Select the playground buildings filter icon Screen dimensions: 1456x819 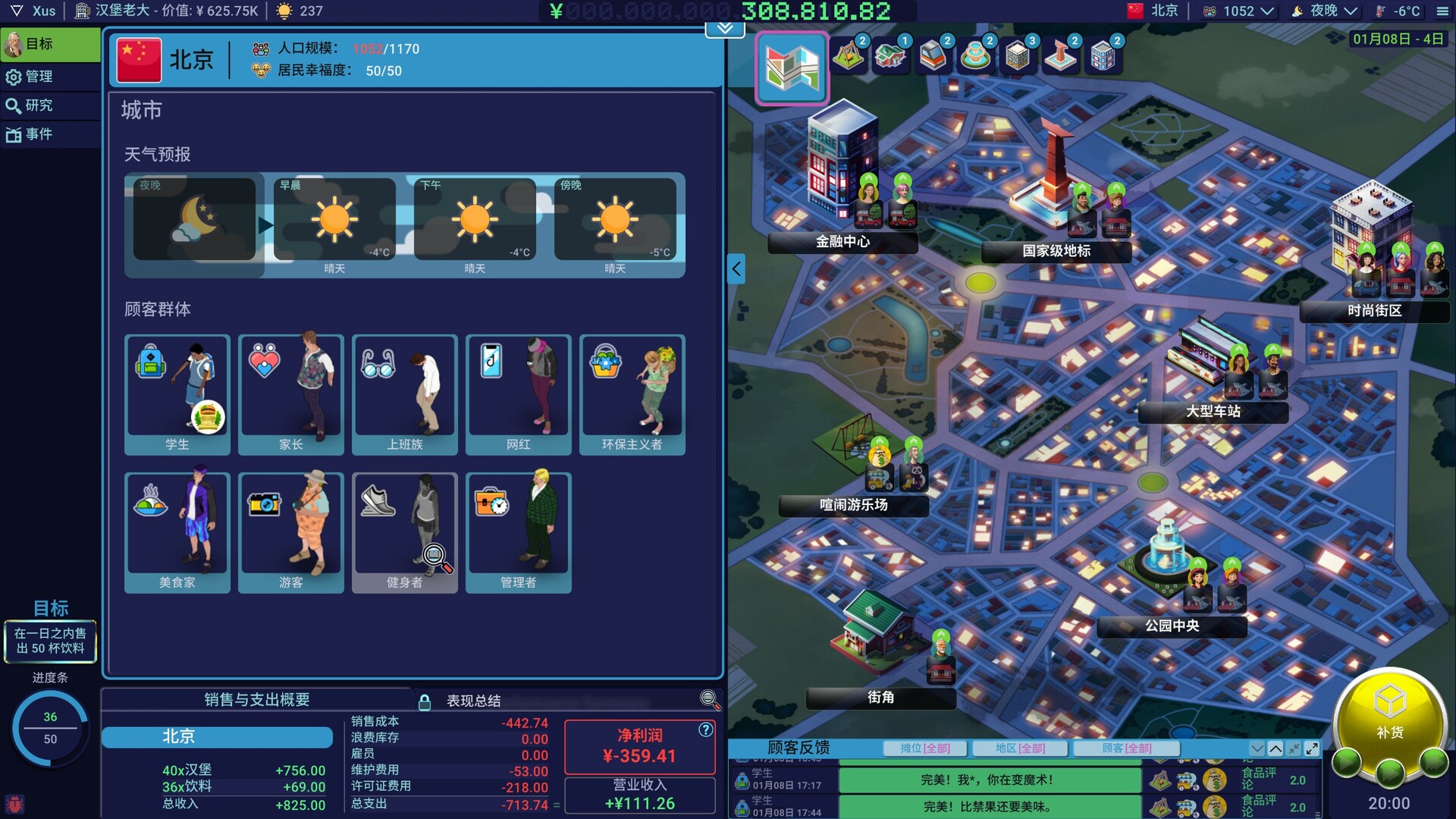tap(849, 57)
